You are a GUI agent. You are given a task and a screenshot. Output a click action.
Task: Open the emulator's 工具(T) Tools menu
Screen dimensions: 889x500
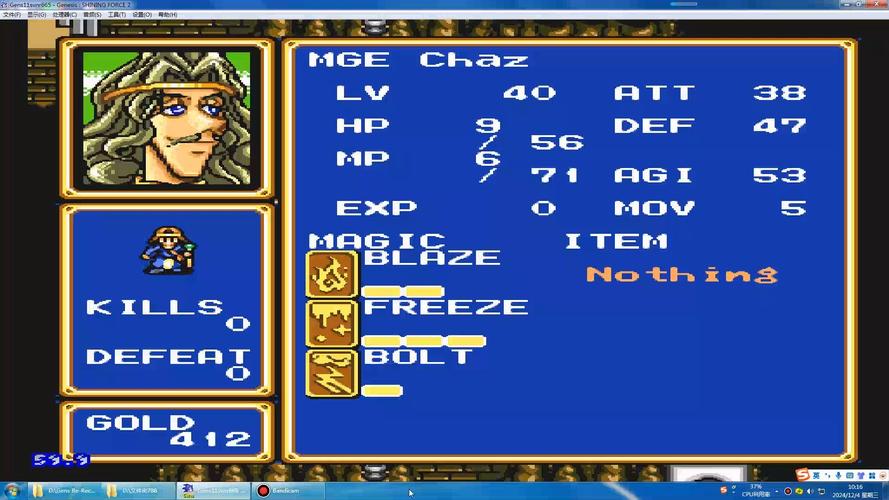click(116, 15)
